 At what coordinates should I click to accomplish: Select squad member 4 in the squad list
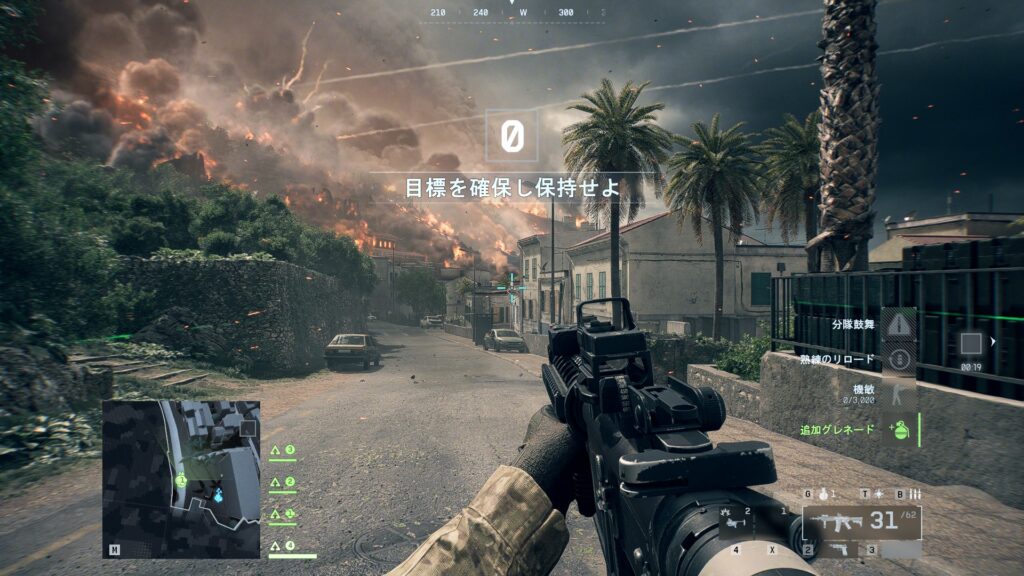[x=285, y=546]
